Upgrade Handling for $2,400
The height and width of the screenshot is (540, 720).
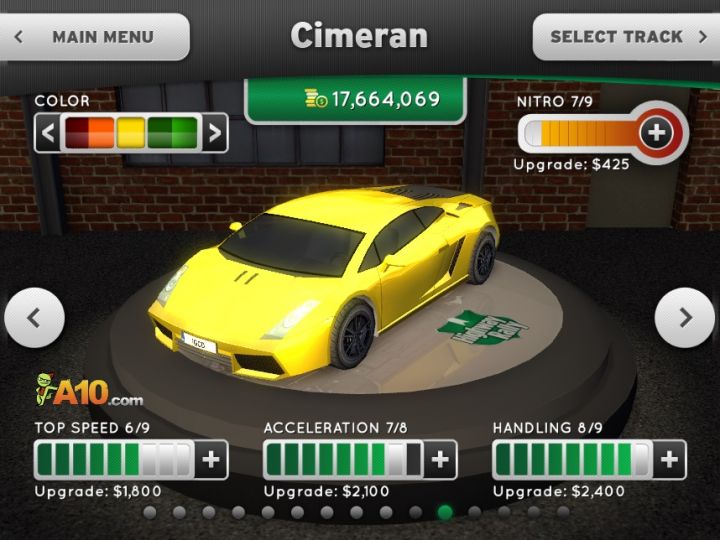click(669, 460)
